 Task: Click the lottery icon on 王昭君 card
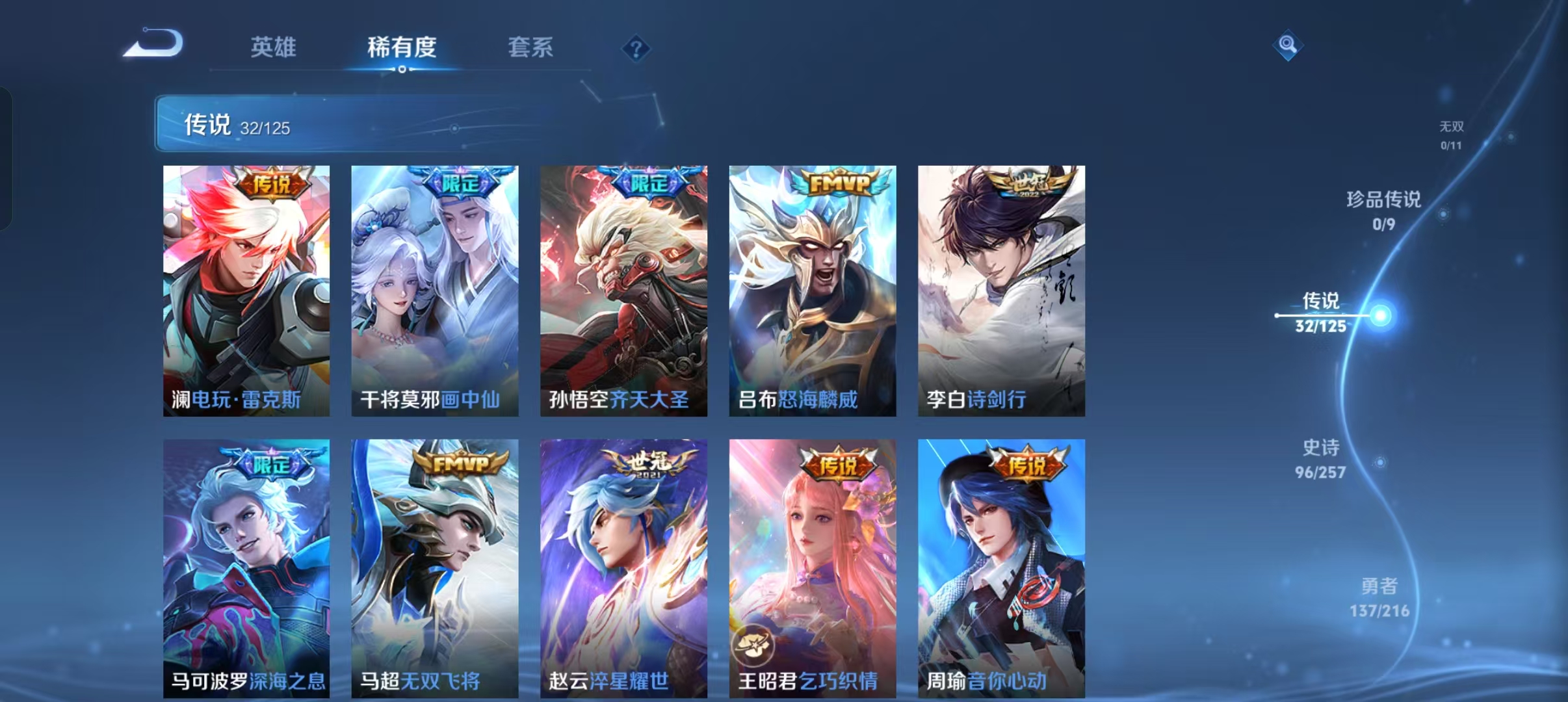(754, 645)
